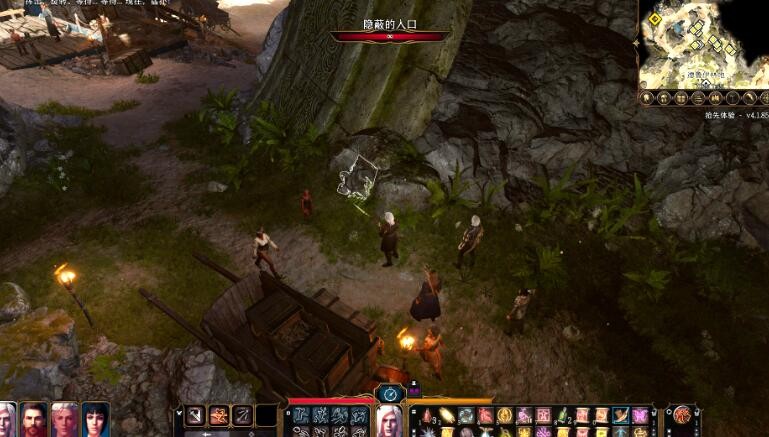This screenshot has width=769, height=437.
Task: Use the red potion hotbar item
Action: (428, 415)
